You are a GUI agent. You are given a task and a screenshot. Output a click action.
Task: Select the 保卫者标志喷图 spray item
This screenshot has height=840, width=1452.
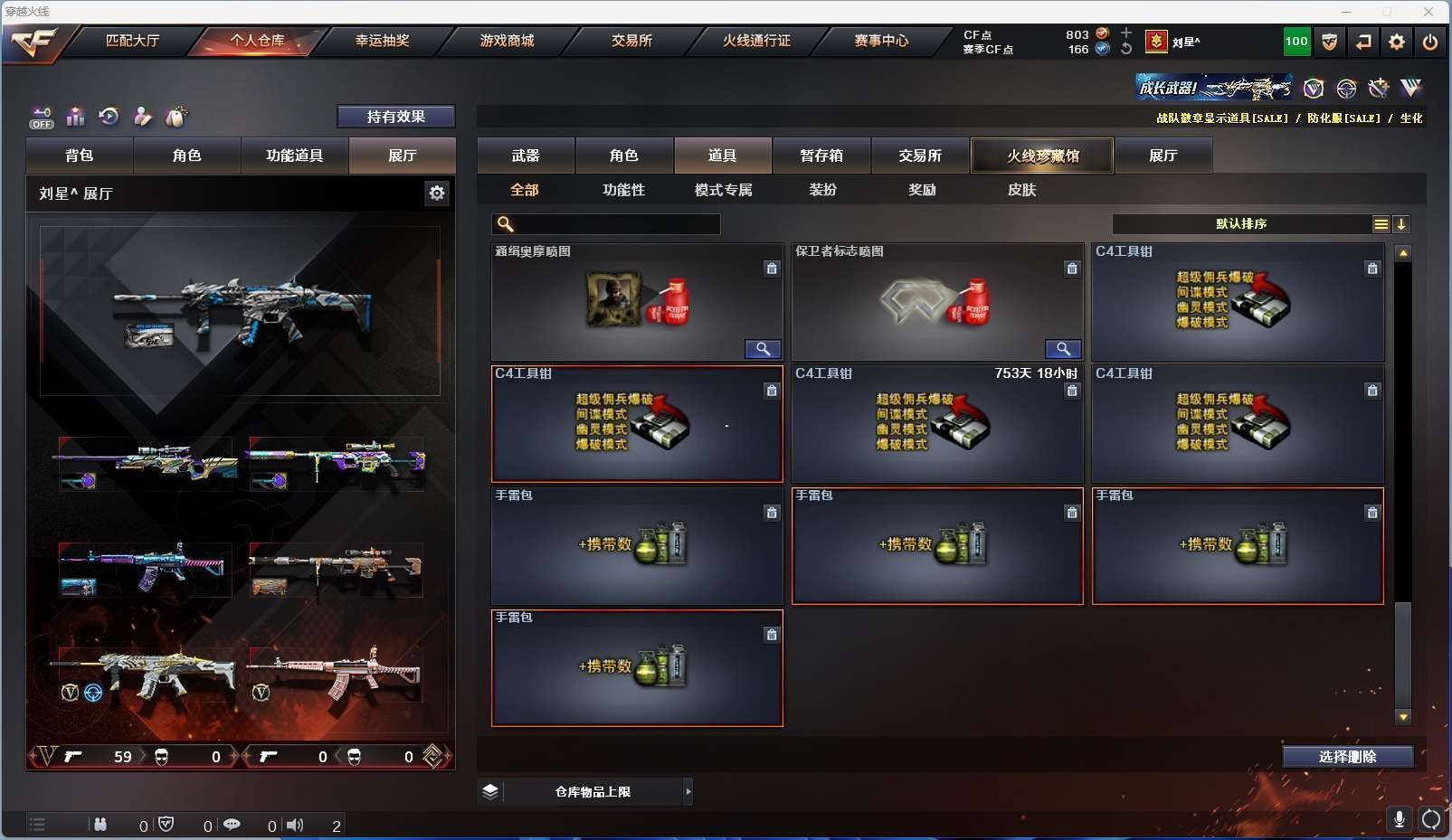pyautogui.click(x=937, y=302)
